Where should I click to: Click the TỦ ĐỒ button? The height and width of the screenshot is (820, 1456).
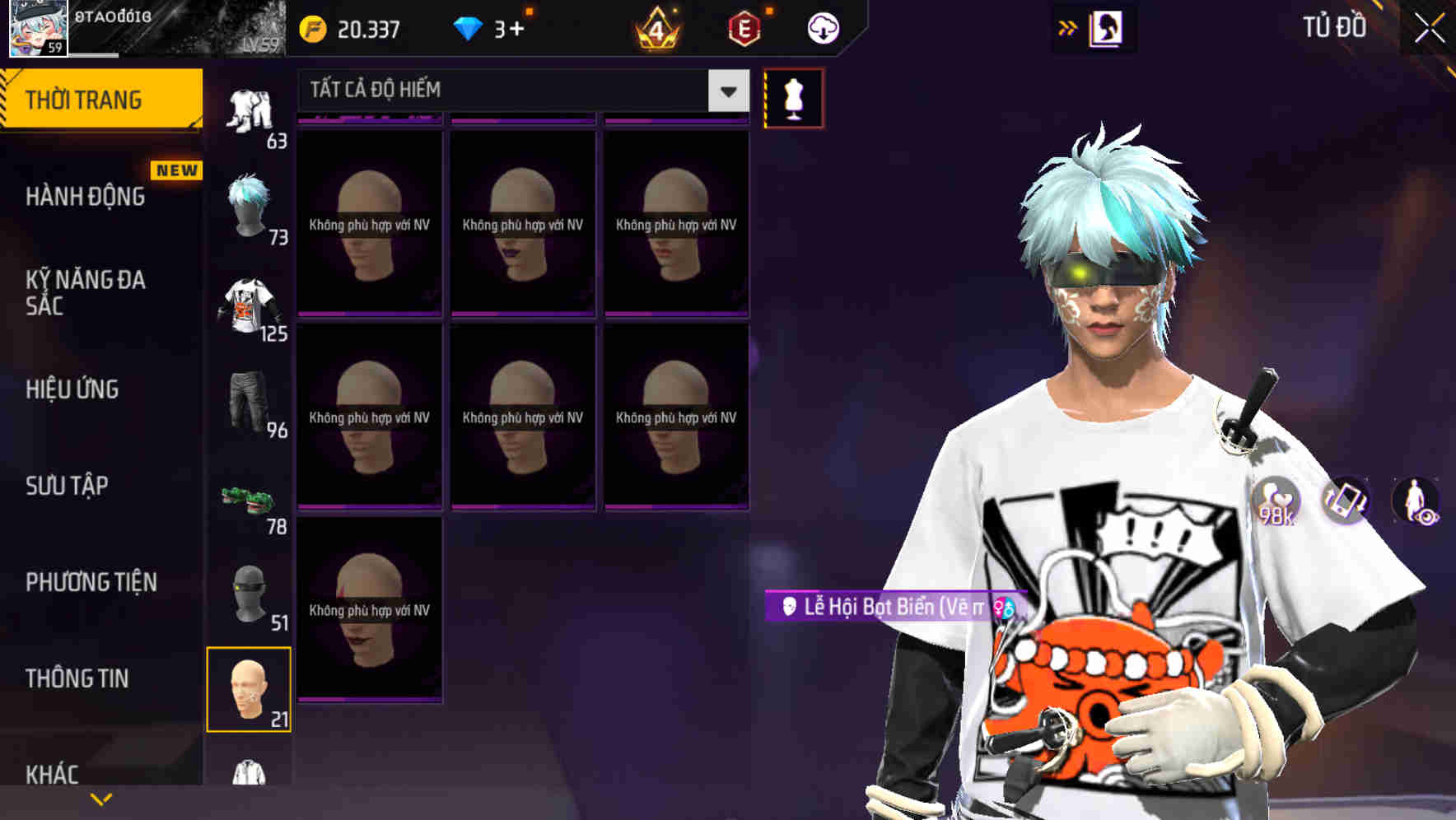point(1333,26)
